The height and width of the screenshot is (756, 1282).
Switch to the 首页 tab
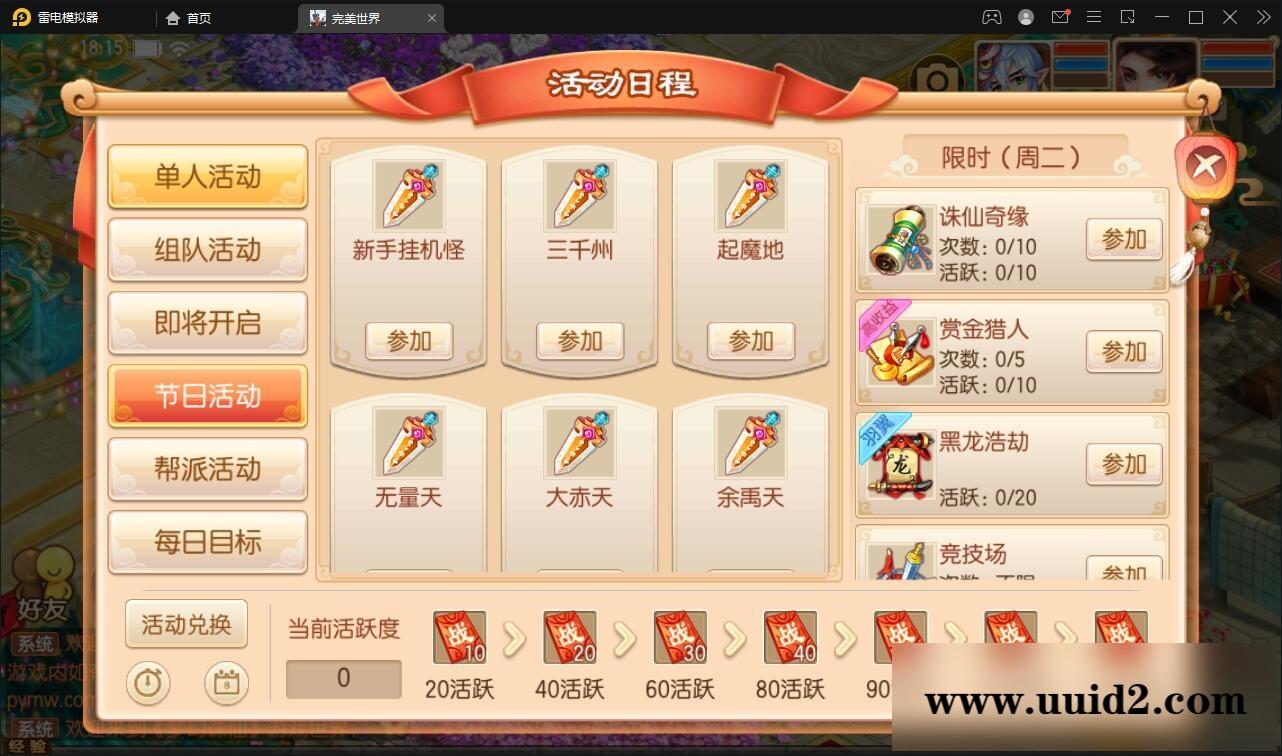point(189,17)
